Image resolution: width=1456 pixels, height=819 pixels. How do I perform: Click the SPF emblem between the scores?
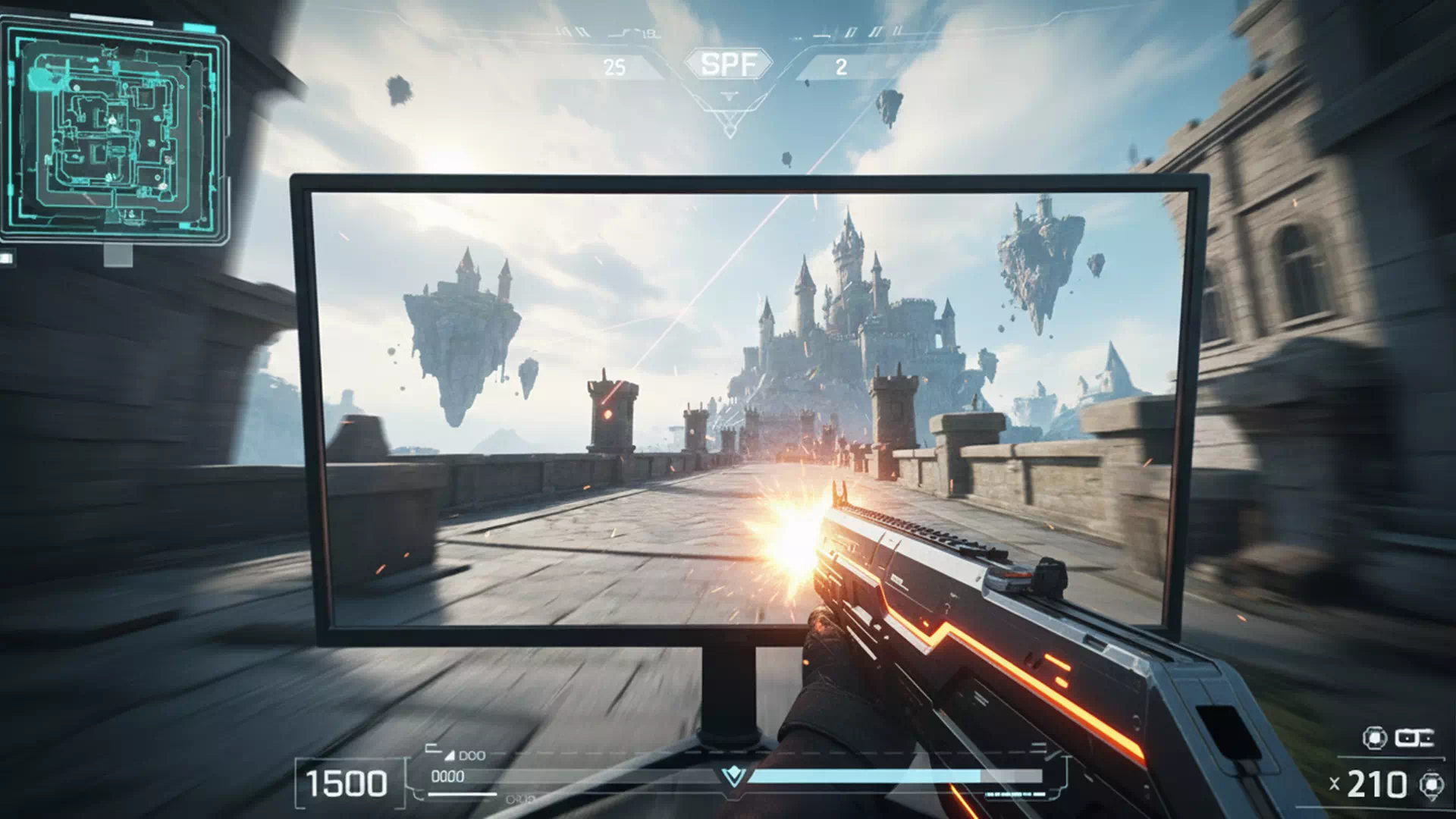coord(729,64)
